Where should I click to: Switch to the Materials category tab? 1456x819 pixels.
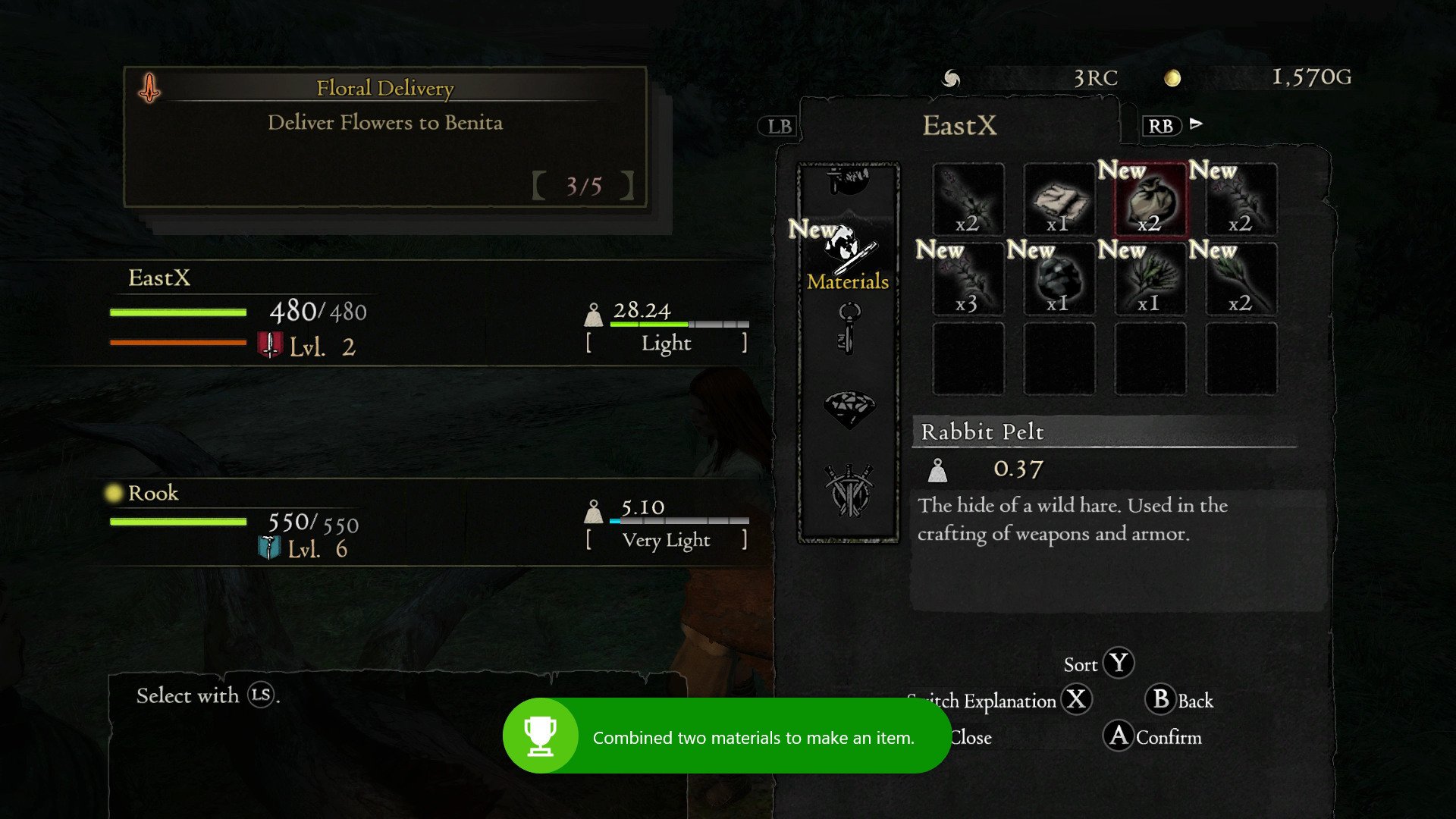pyautogui.click(x=848, y=258)
